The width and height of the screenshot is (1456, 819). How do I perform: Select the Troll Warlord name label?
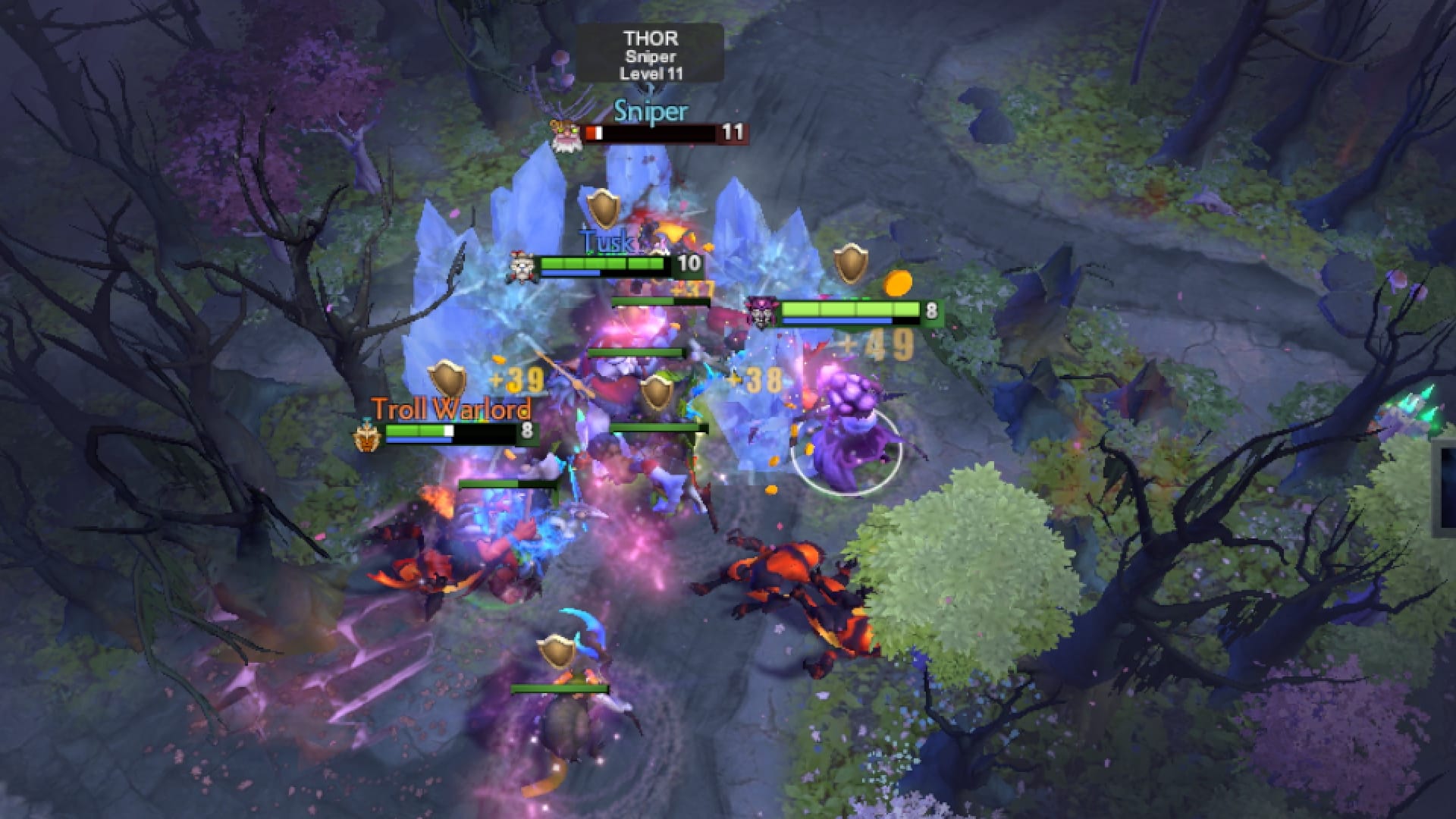pos(451,409)
